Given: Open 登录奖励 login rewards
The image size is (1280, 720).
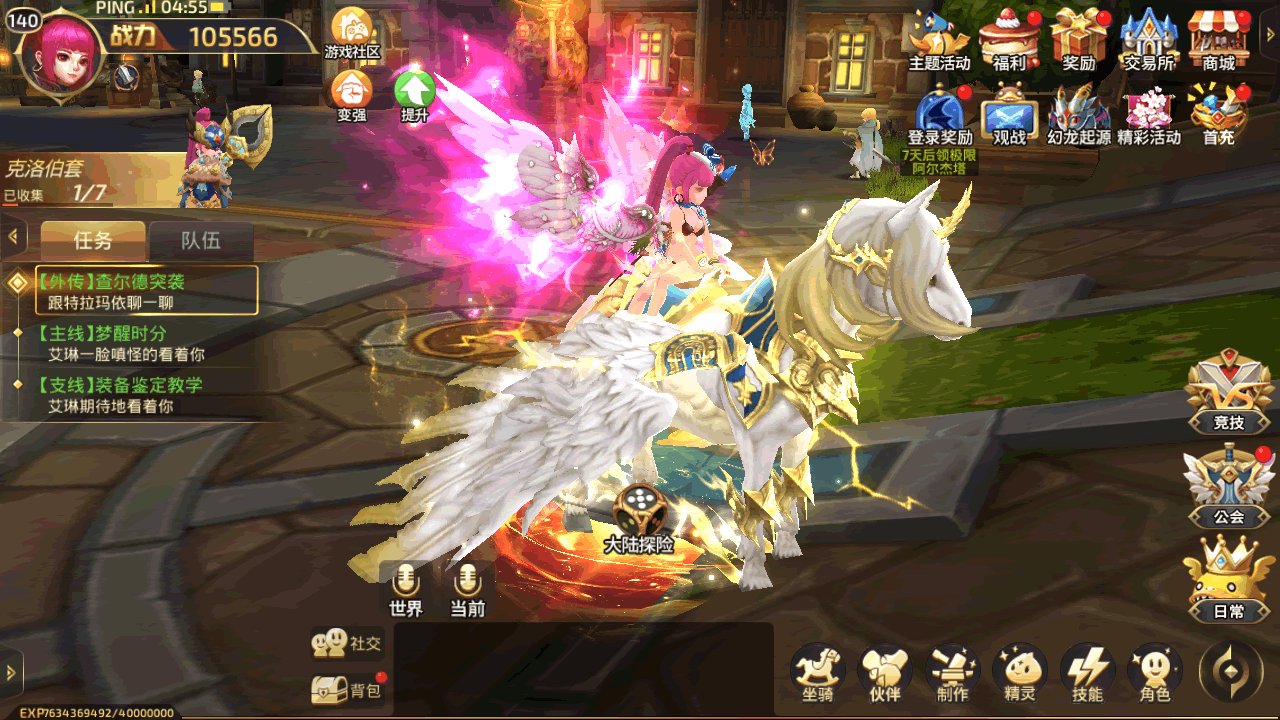Looking at the screenshot, I should [x=940, y=115].
